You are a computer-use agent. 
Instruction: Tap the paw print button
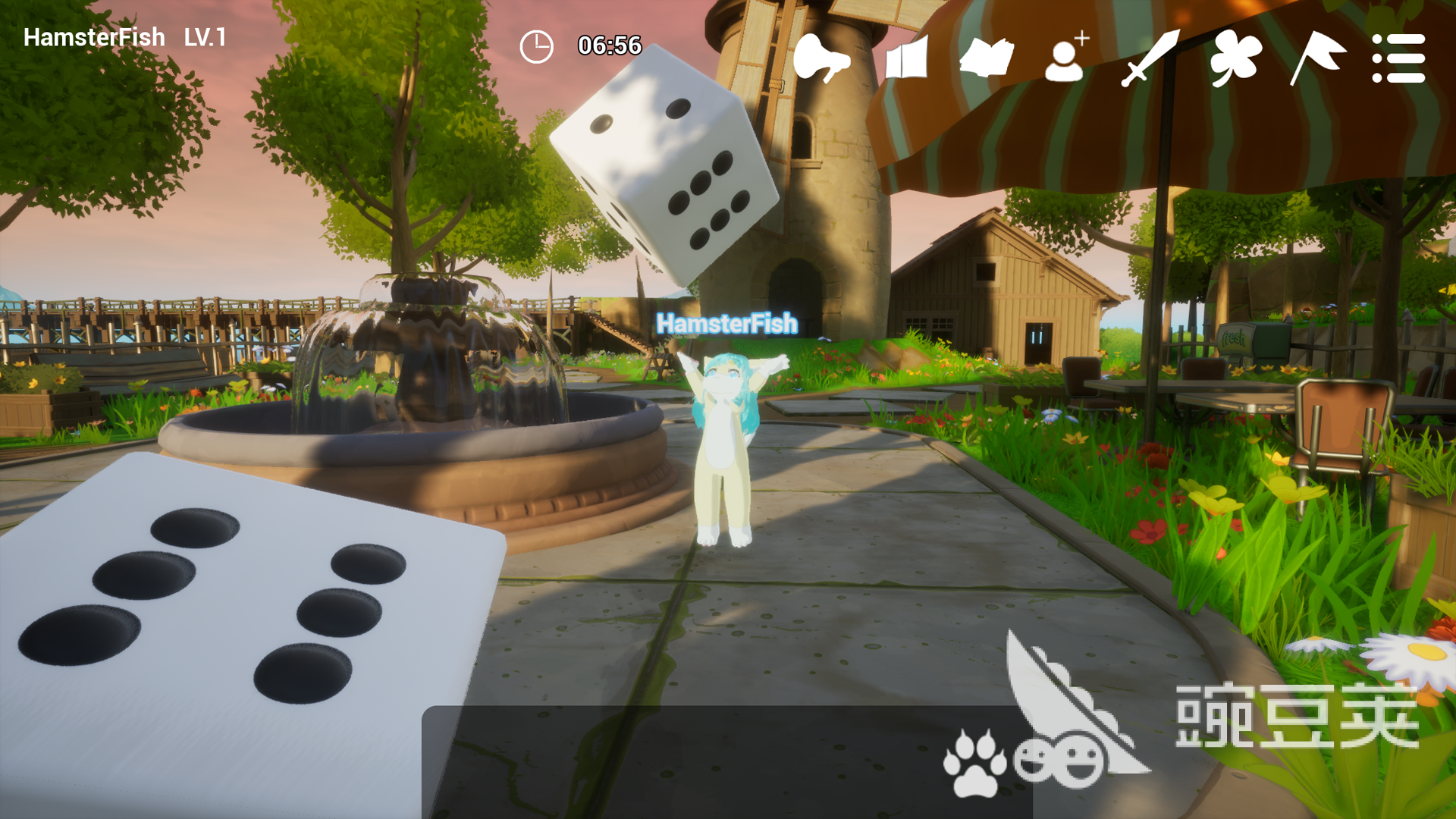(974, 763)
